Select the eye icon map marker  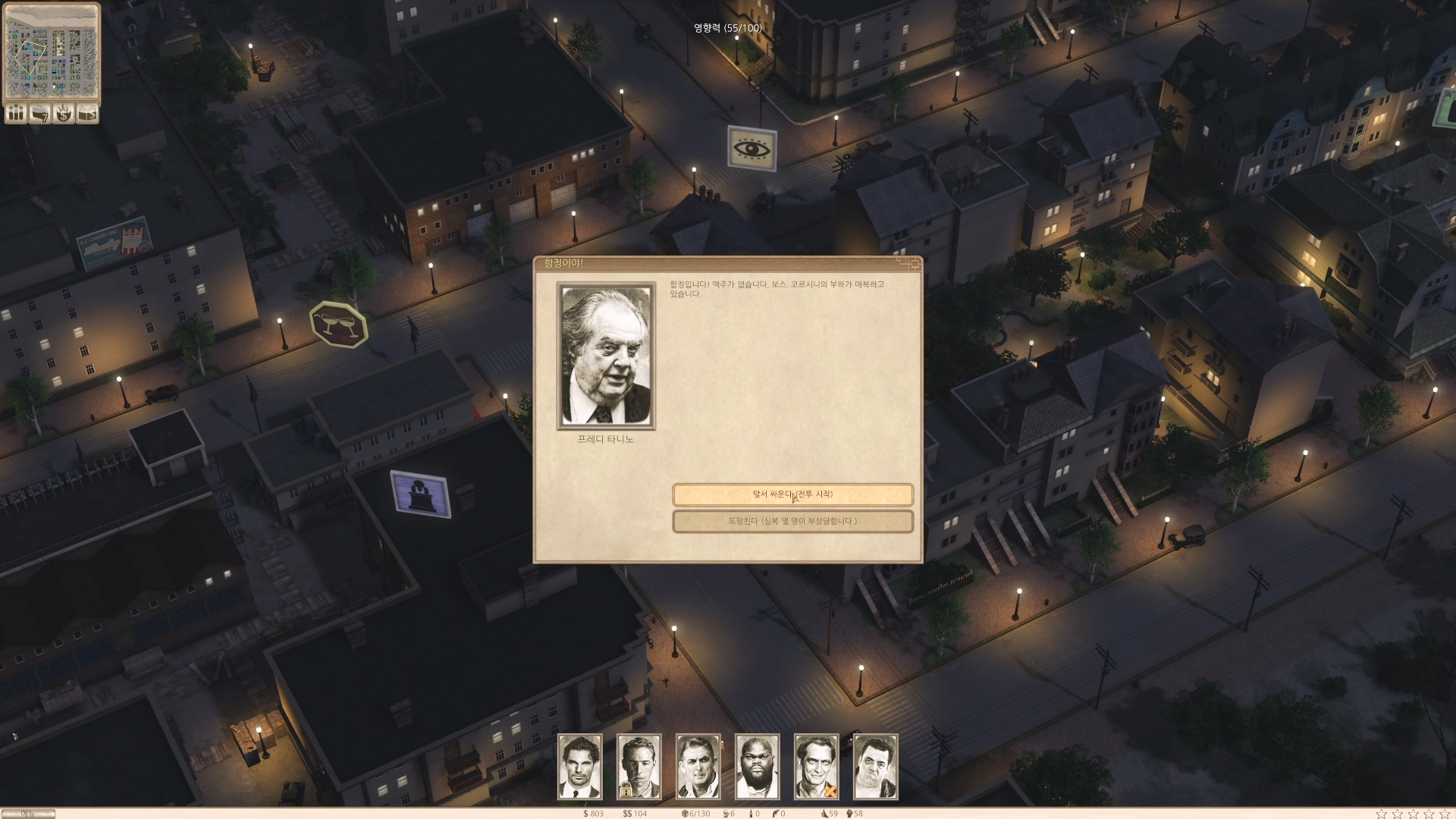point(752,148)
